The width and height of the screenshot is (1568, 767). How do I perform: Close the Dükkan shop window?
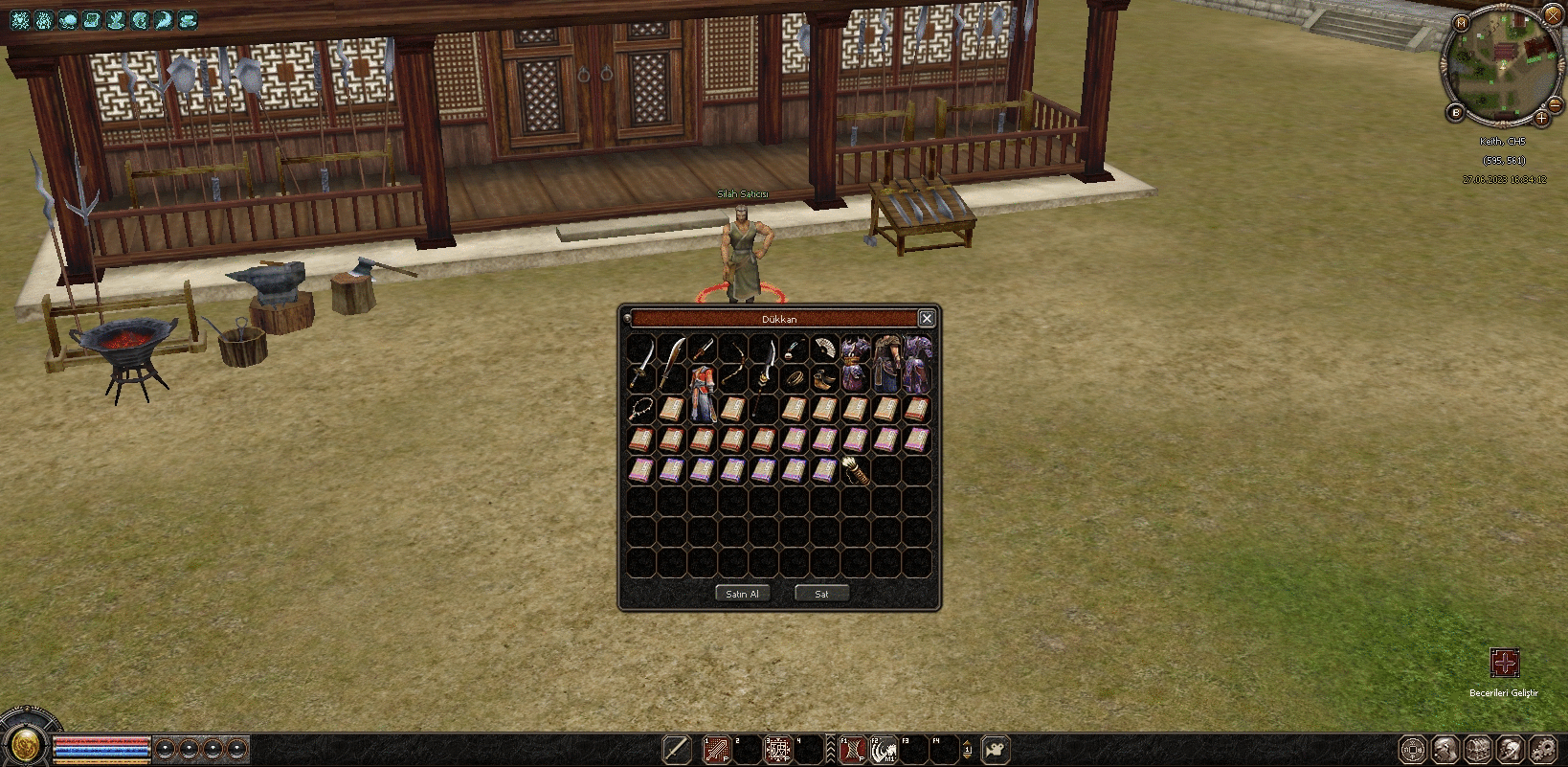(x=926, y=318)
